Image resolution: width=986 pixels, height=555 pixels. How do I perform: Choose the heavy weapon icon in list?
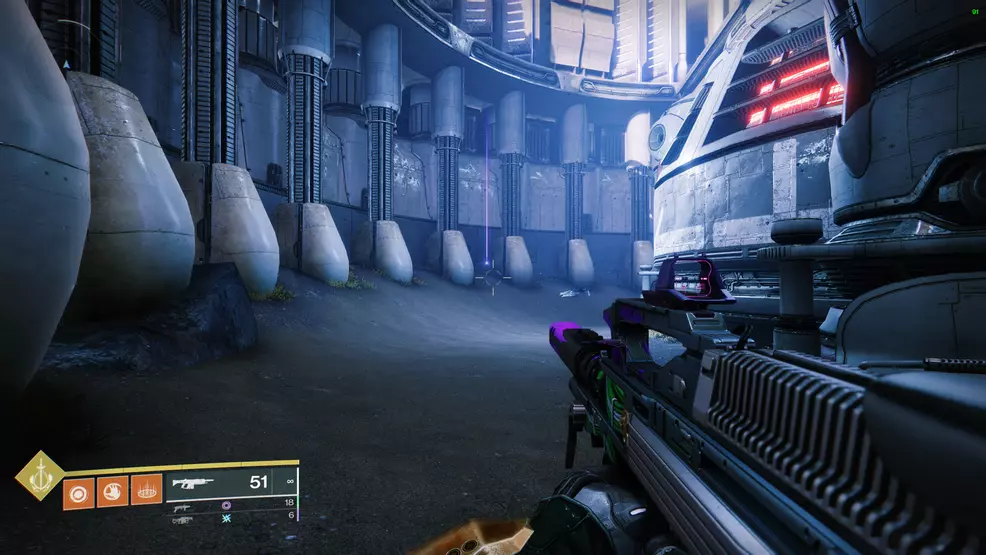coord(182,520)
